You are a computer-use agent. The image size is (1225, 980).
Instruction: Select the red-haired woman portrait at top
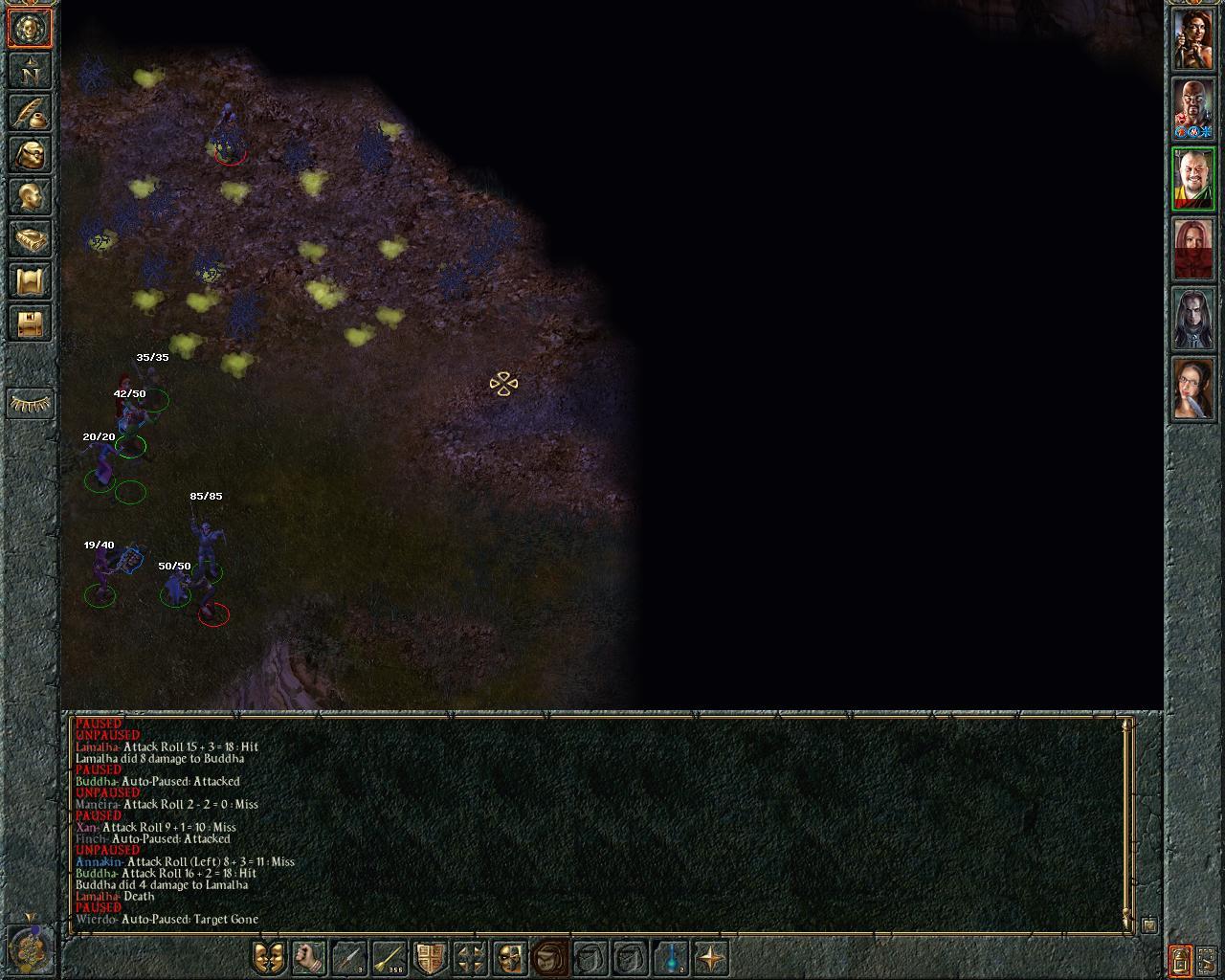pos(1193,39)
